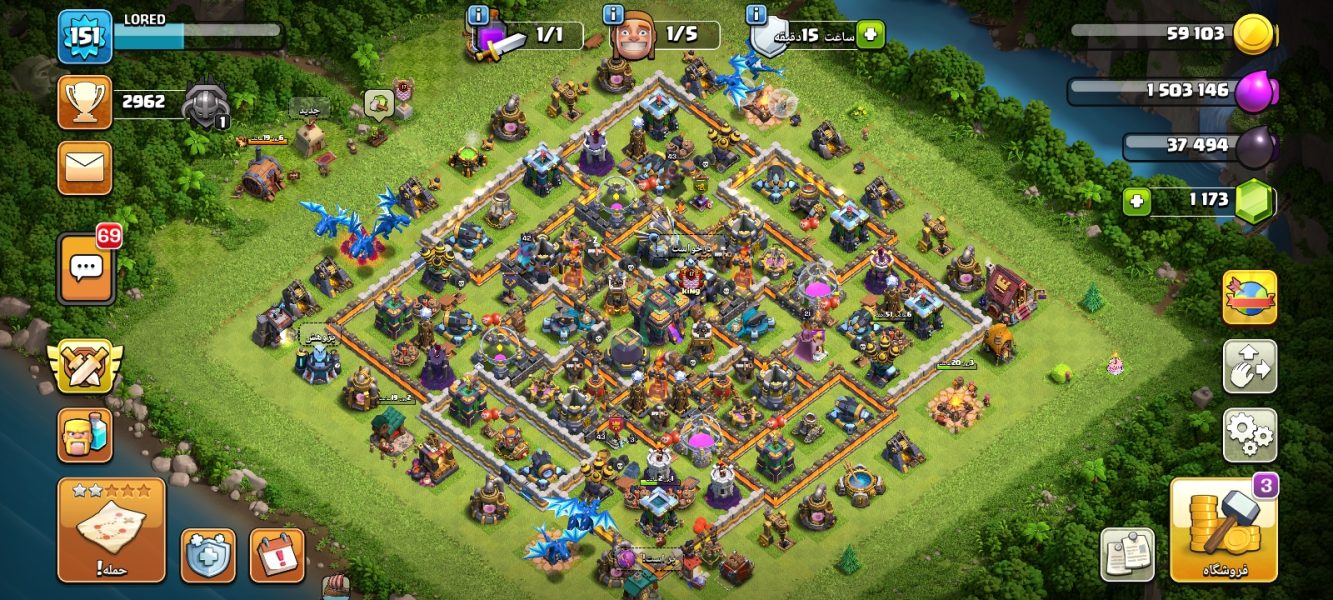Open the village layout editor button
1333x600 pixels.
[x=1249, y=366]
